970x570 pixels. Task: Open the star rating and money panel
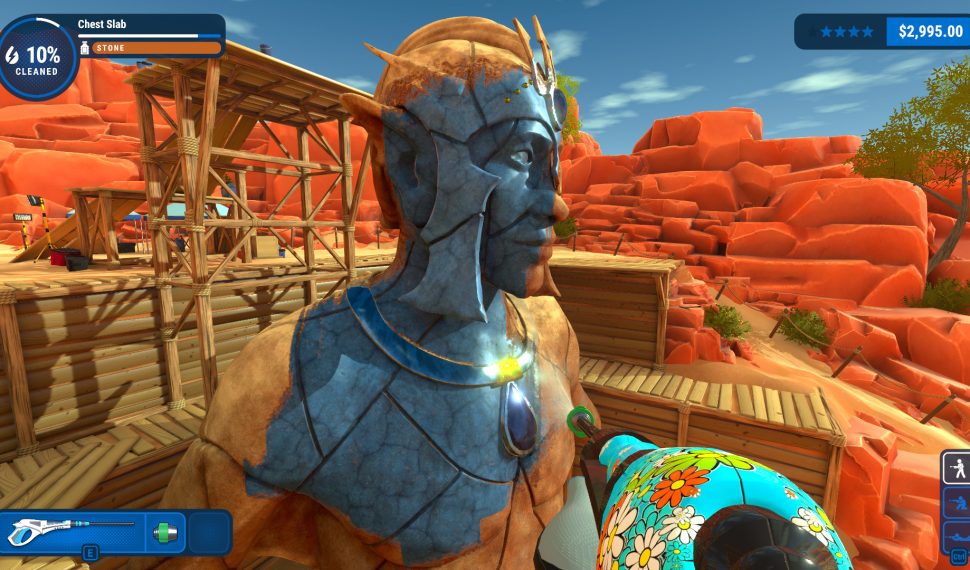881,31
